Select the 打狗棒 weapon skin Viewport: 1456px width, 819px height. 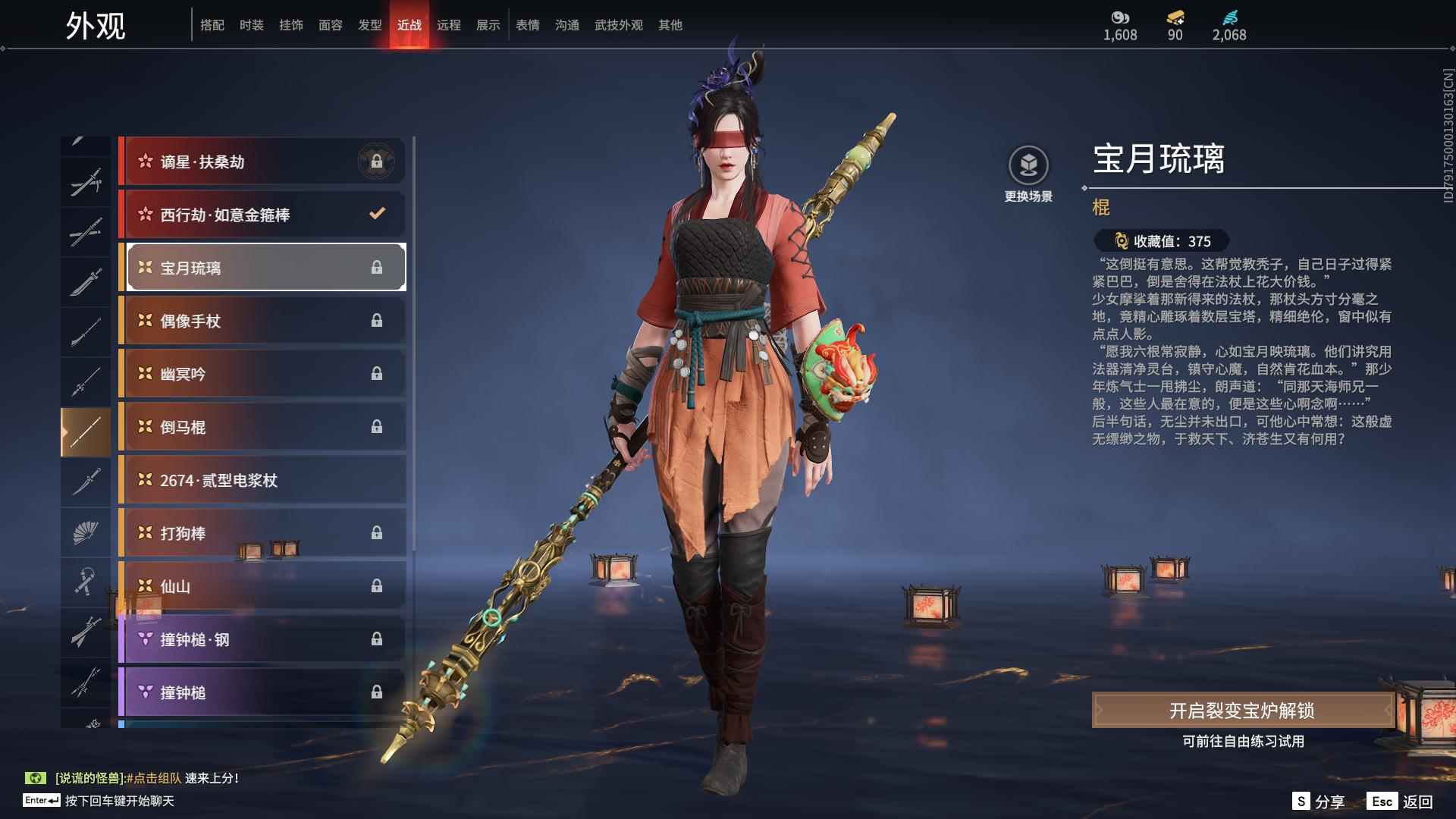point(262,532)
